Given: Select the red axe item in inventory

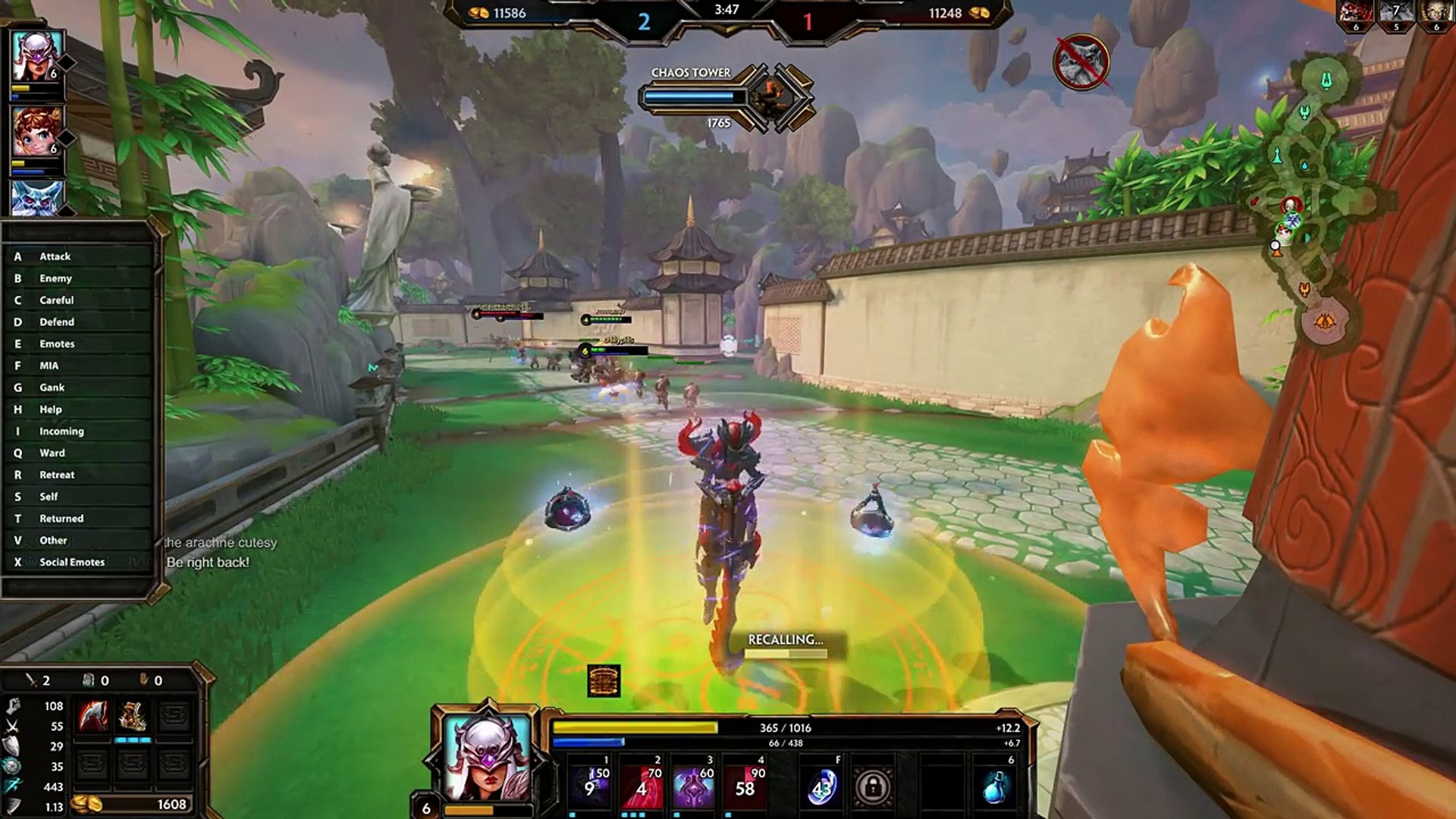Looking at the screenshot, I should [93, 717].
